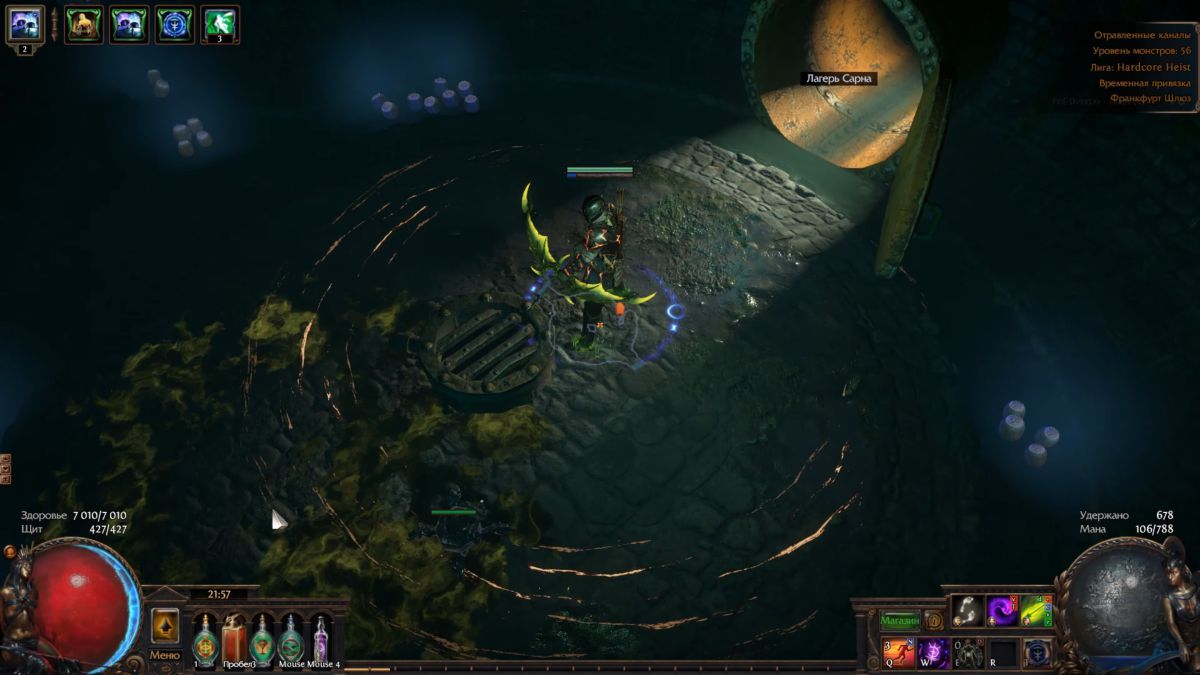Toggle the blue trident aura skill
Image resolution: width=1200 pixels, height=675 pixels.
(x=1037, y=653)
